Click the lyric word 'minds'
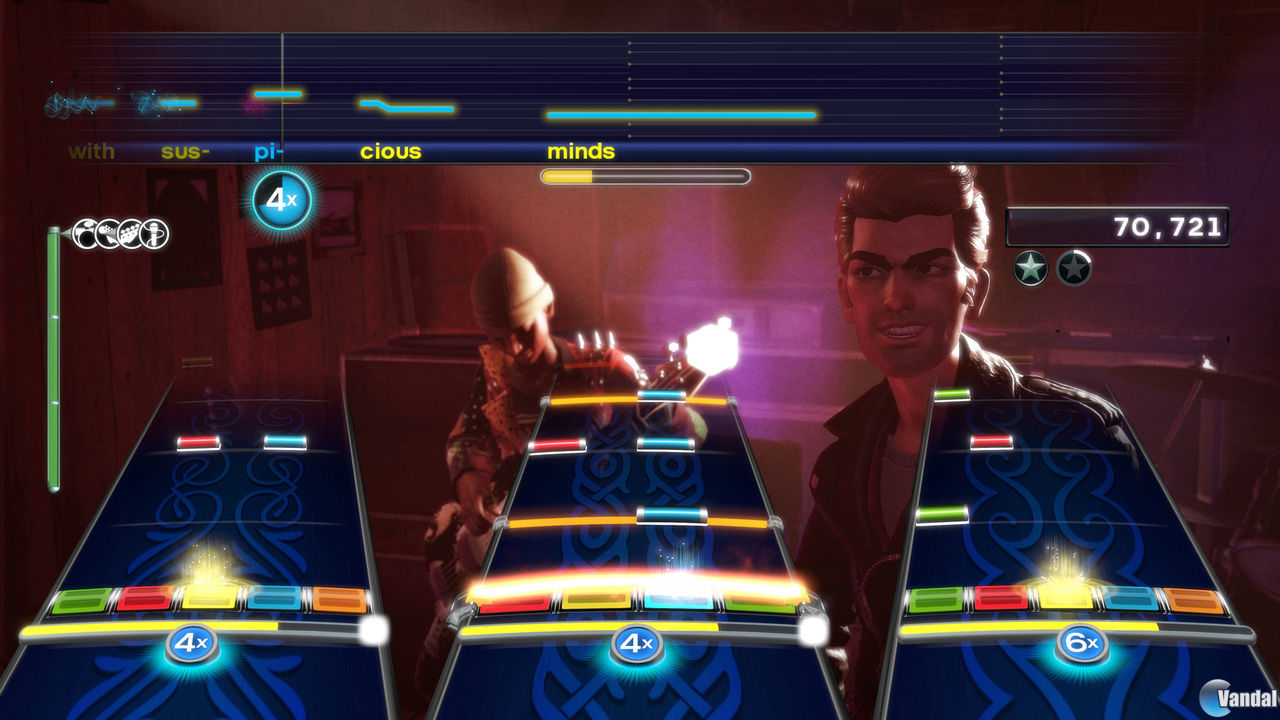 (580, 151)
